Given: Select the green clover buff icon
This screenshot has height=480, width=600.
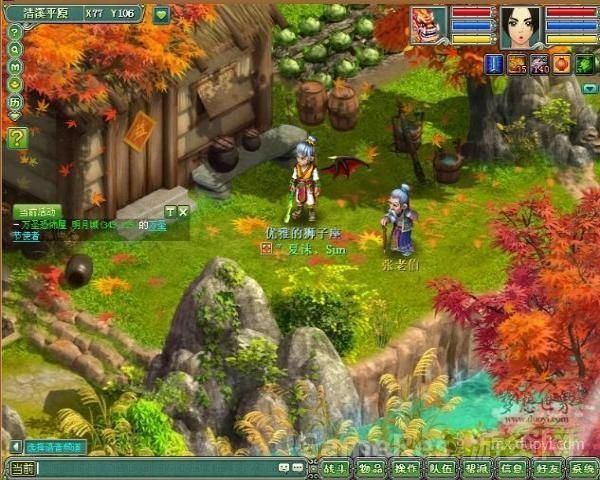Looking at the screenshot, I should point(585,65).
